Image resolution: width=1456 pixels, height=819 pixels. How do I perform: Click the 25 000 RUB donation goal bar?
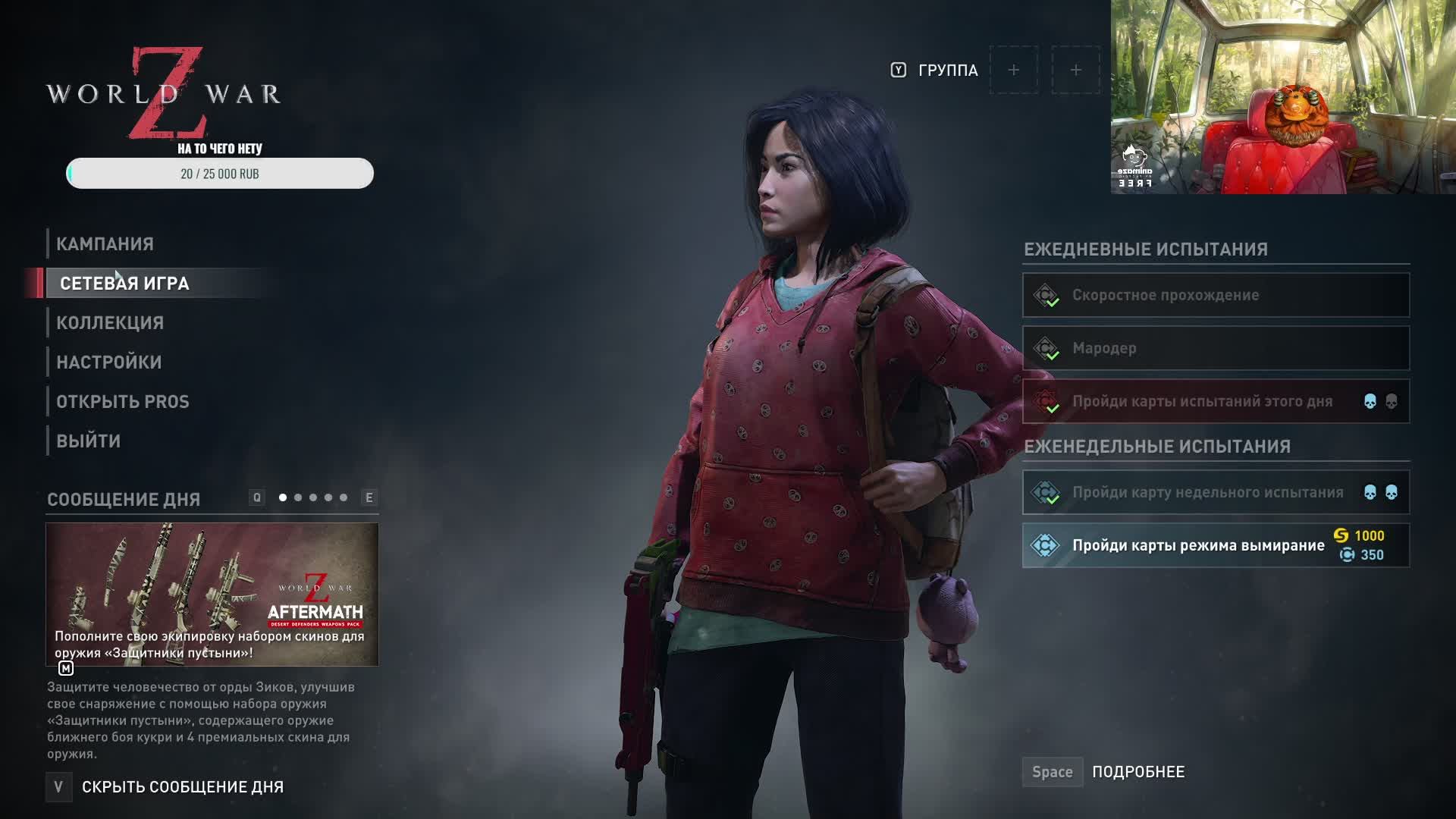[220, 174]
